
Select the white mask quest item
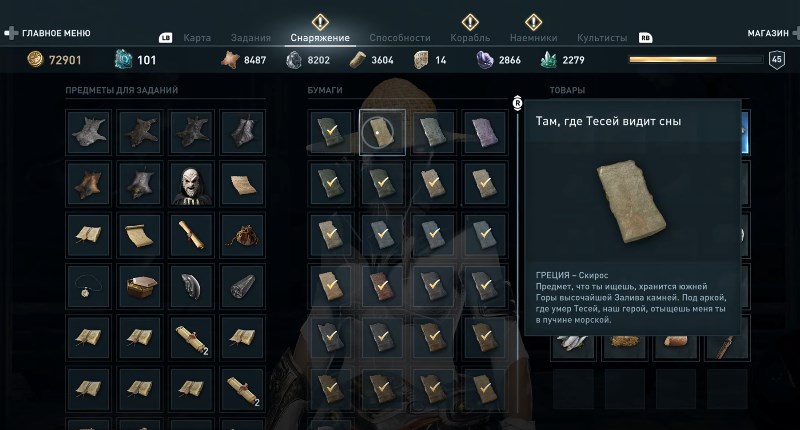(191, 183)
